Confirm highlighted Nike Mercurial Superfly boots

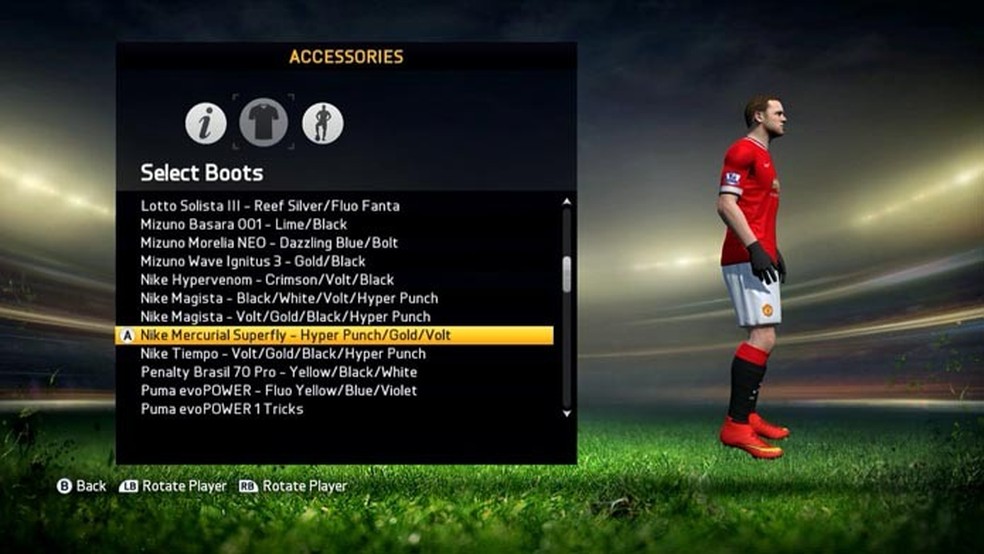(296, 335)
